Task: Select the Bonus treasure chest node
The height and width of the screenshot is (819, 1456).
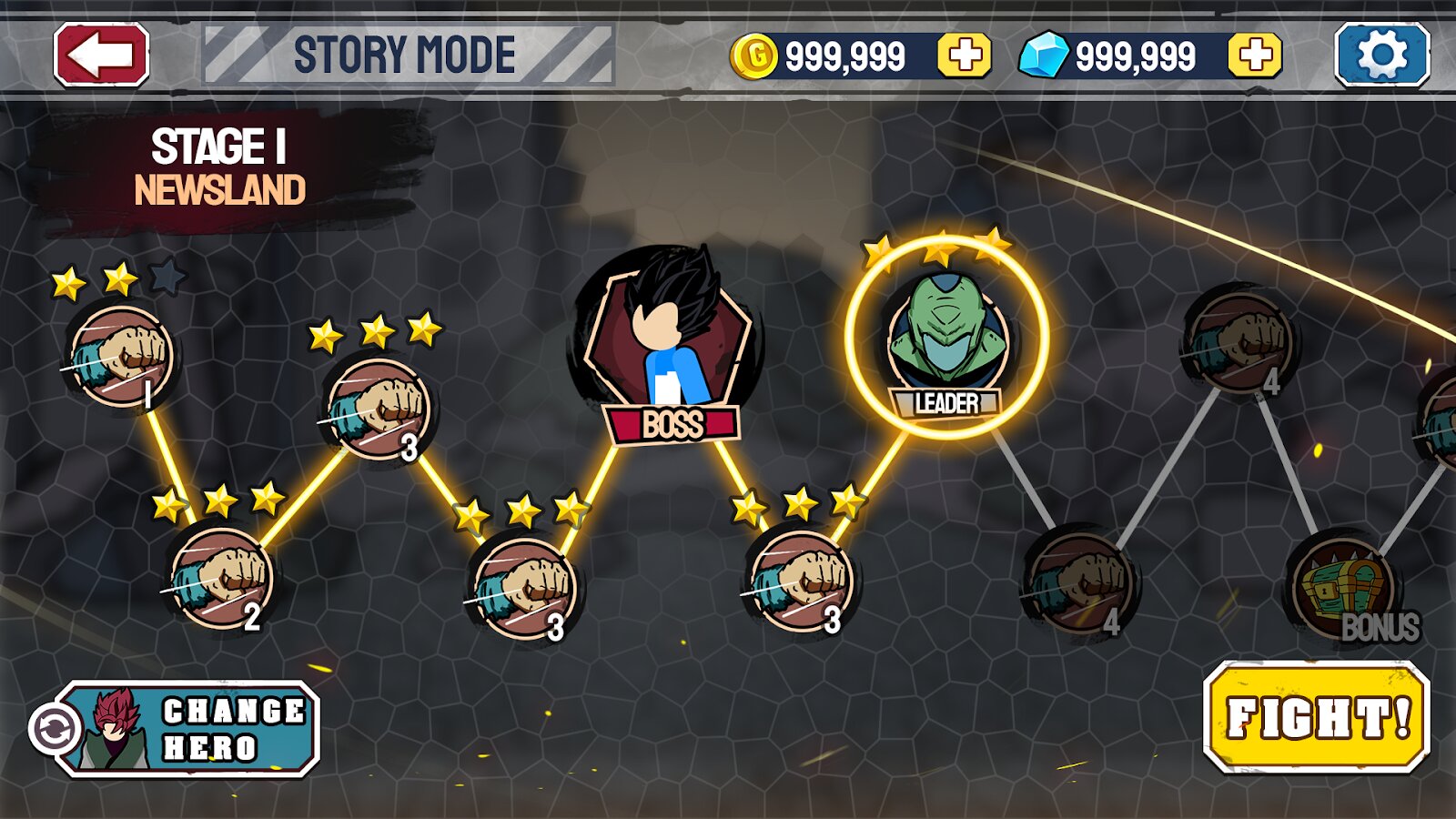Action: 1343,587
